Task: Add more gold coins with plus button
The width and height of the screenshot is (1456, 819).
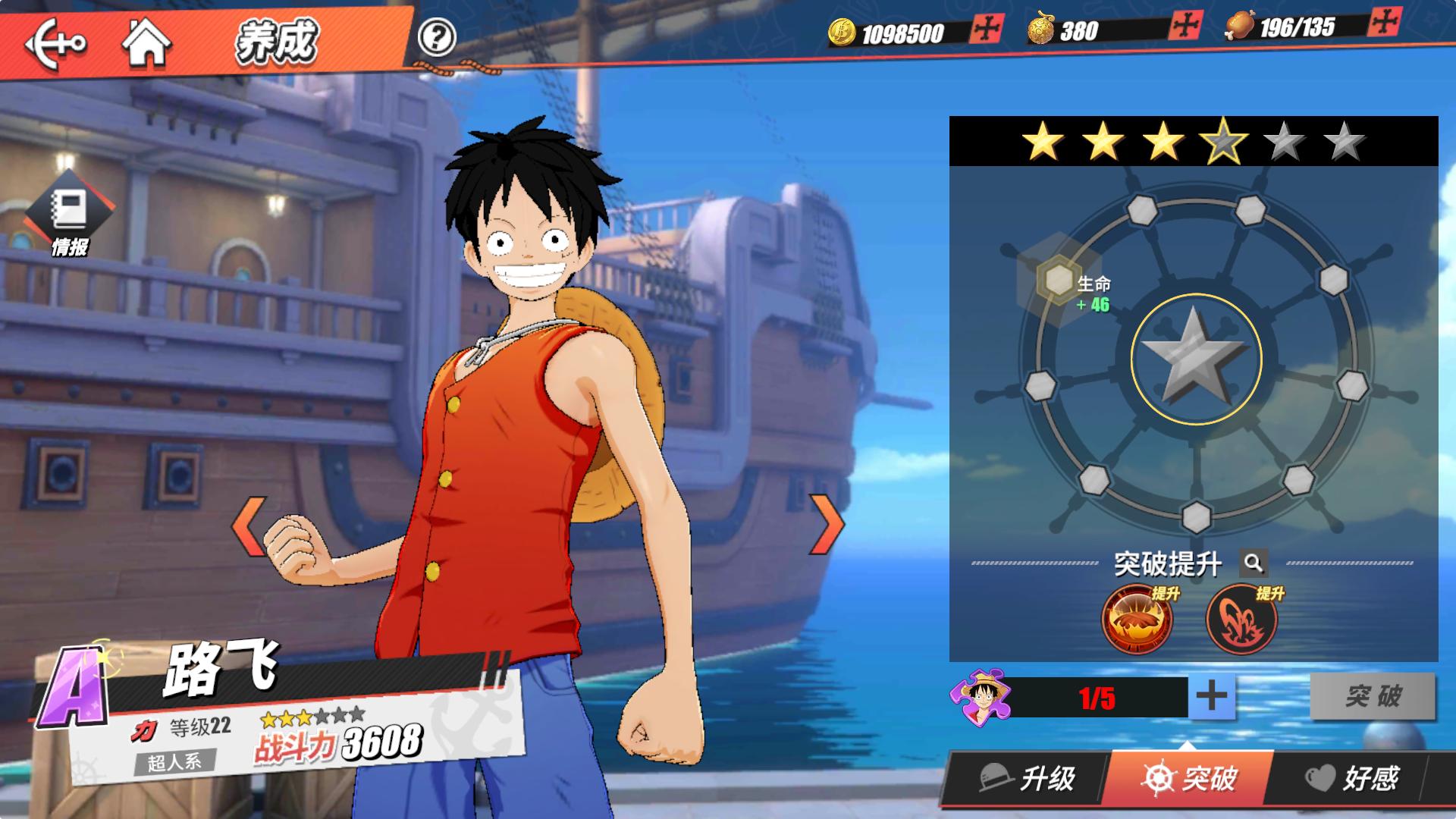Action: pyautogui.click(x=987, y=29)
